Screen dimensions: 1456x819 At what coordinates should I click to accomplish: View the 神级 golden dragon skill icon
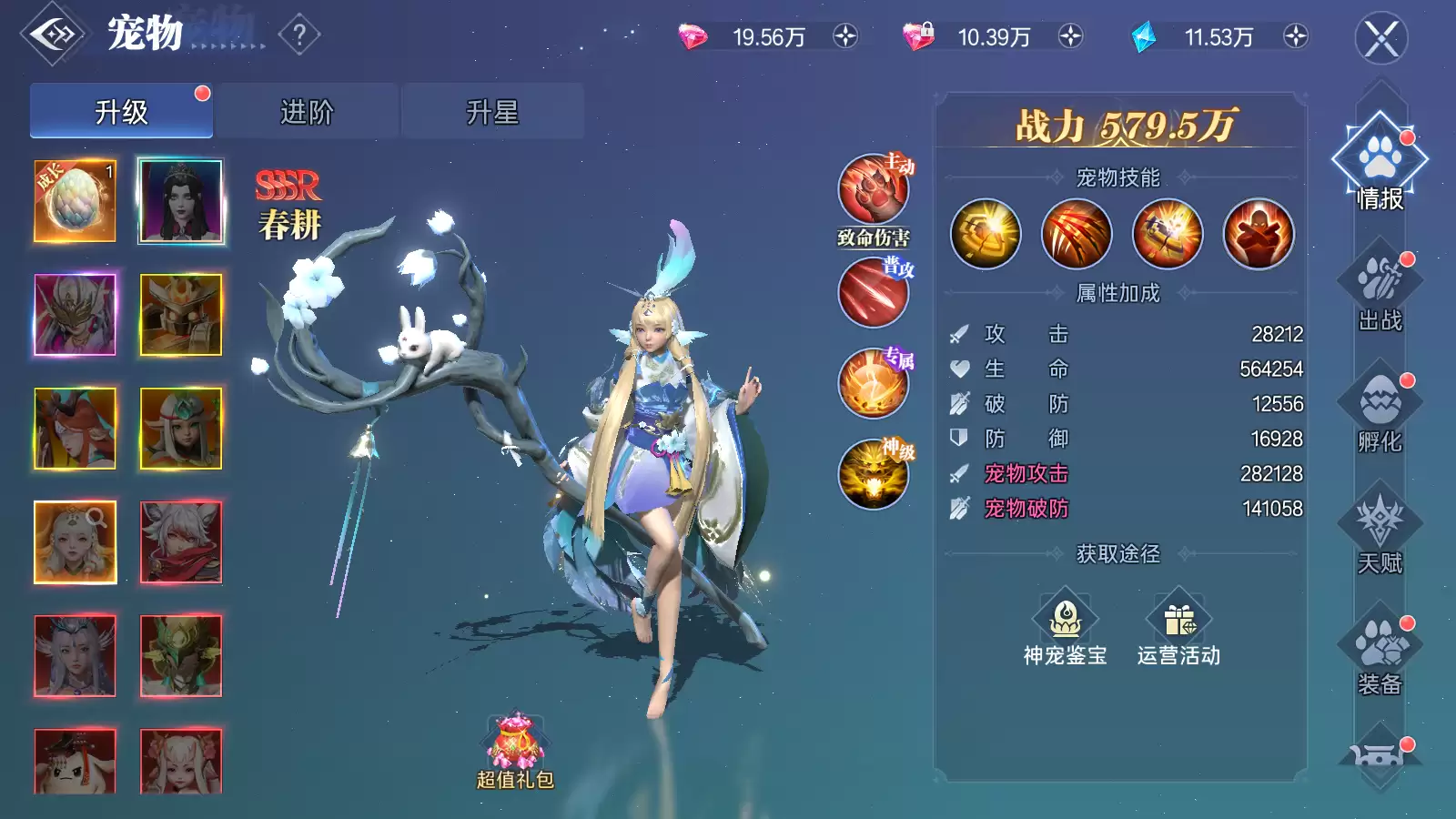click(874, 472)
